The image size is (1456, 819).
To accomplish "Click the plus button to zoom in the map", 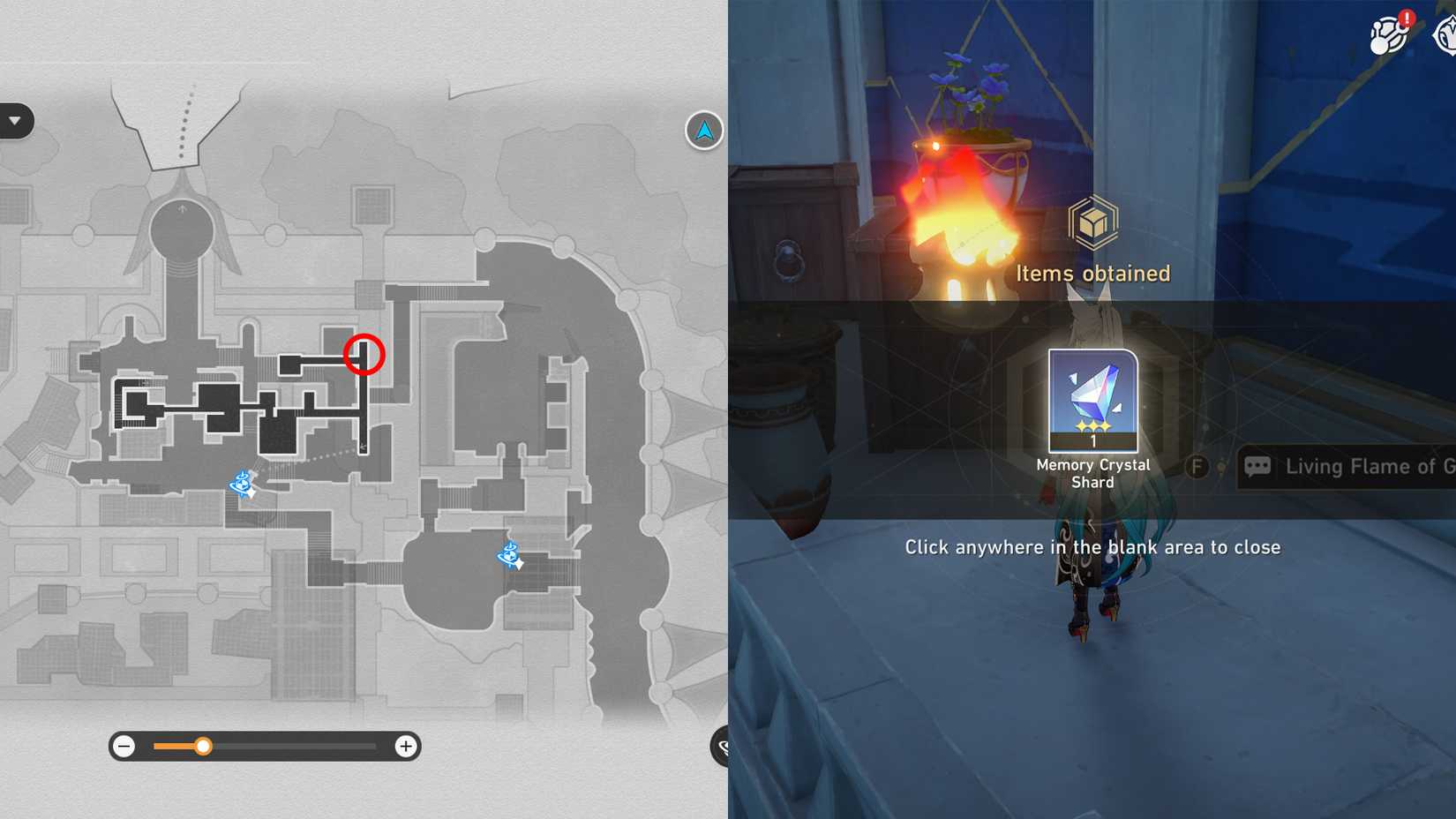I will click(406, 746).
